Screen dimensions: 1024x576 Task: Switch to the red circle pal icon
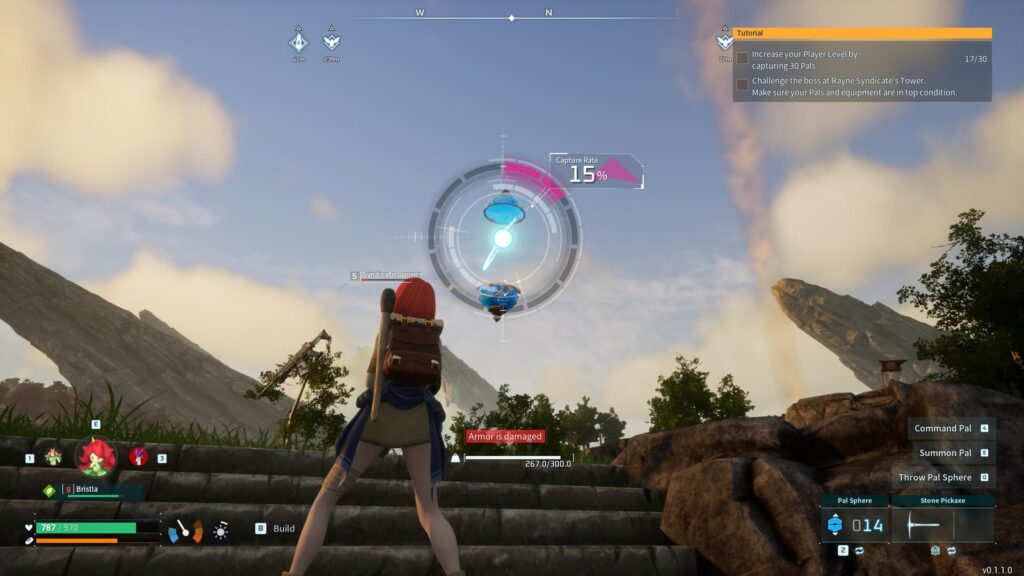tap(139, 457)
